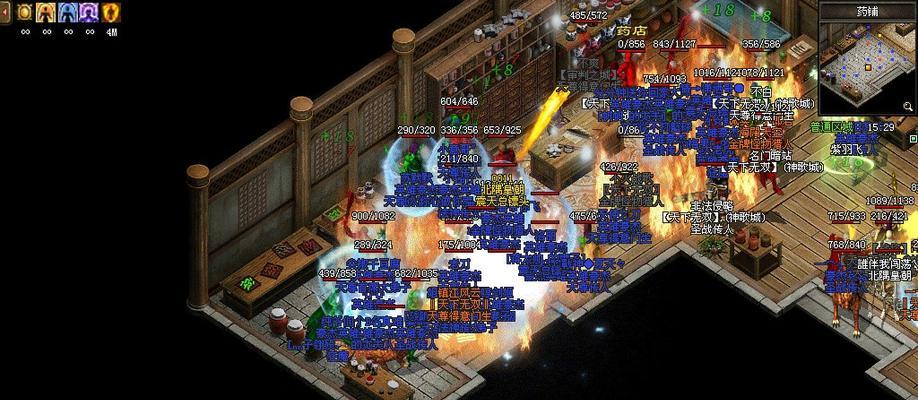Screen dimensions: 918x400
Task: Select the golden orb buff icon
Action: tap(24, 13)
